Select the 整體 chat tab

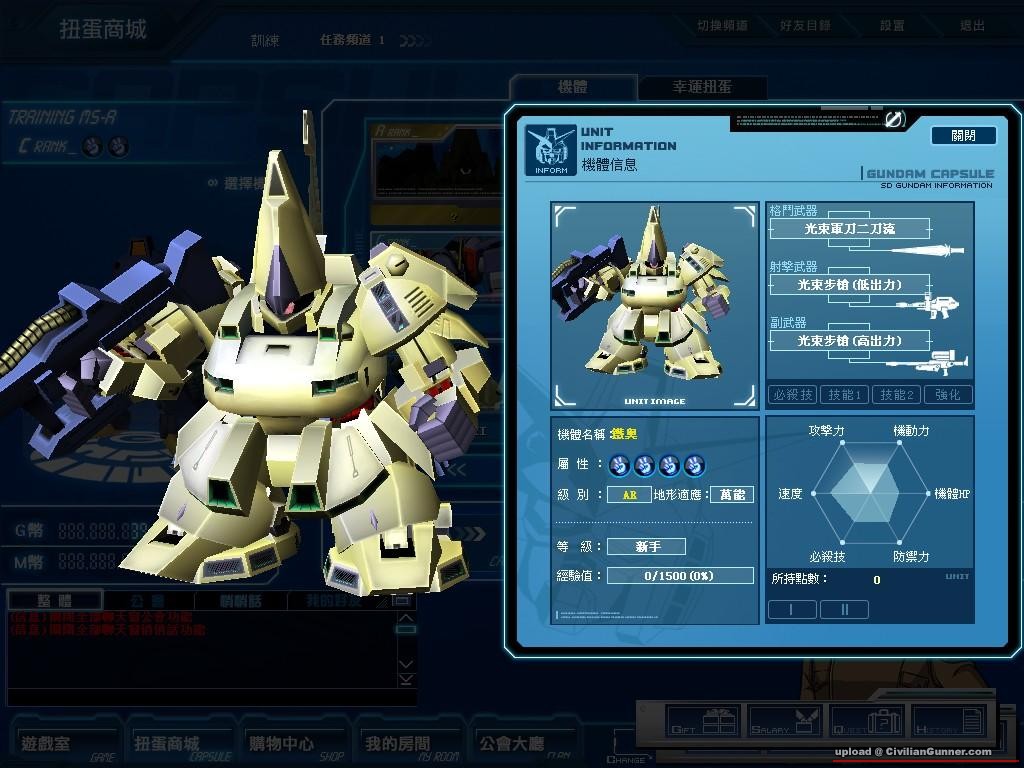coord(54,600)
